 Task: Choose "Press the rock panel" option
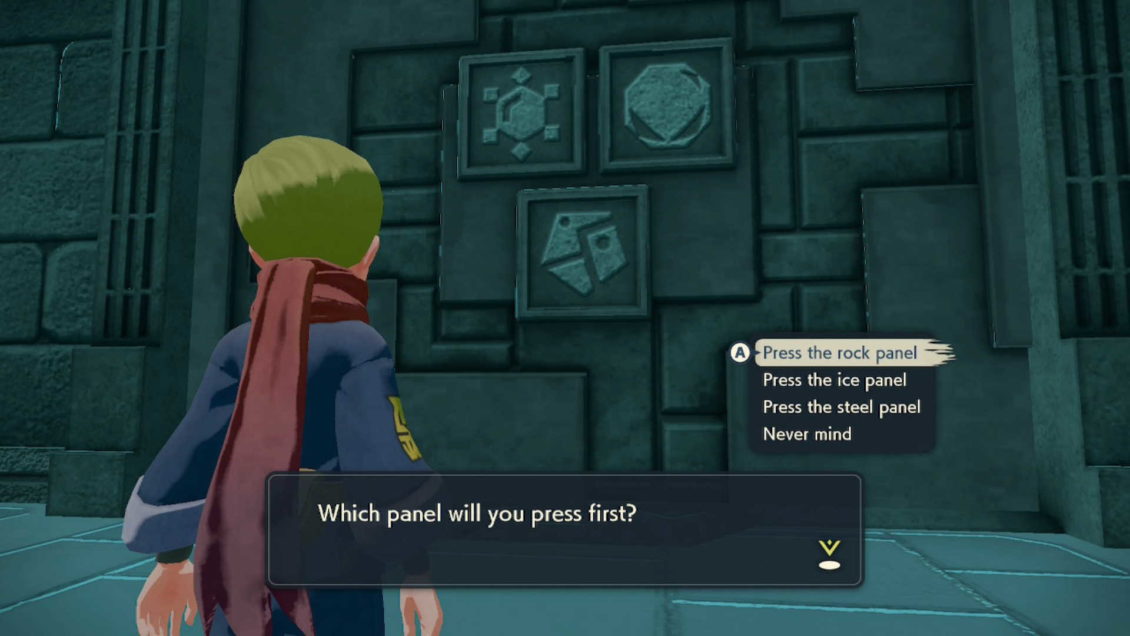(x=839, y=353)
